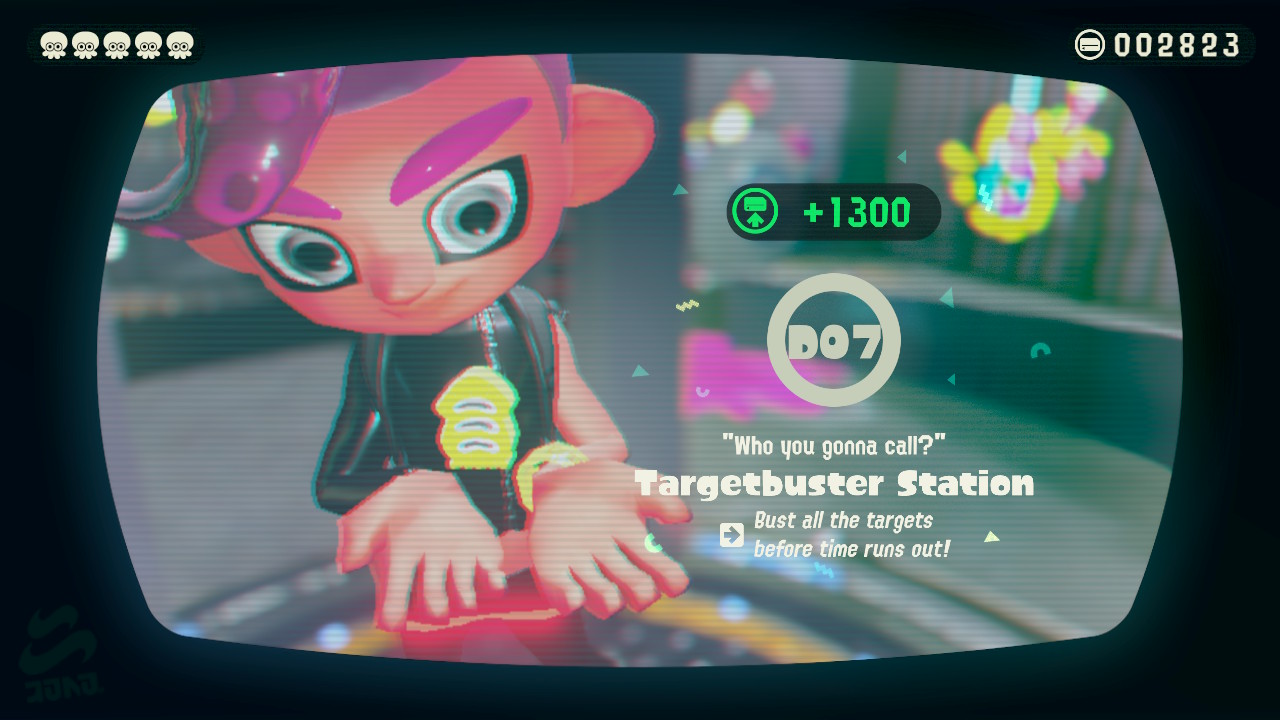This screenshot has height=720, width=1280.
Task: Toggle the +1300 reward badge
Action: [835, 211]
